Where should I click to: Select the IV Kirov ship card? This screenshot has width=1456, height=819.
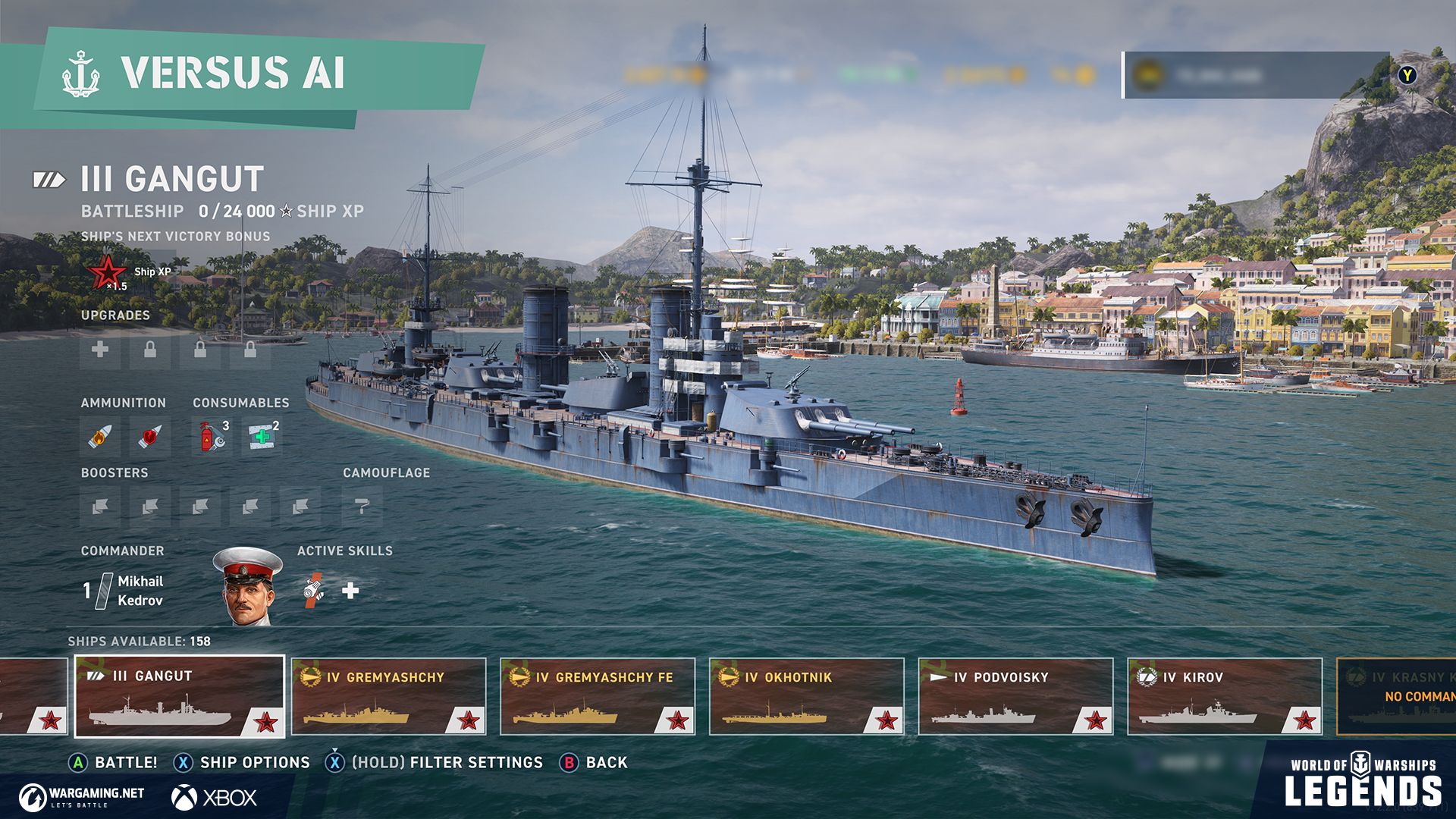pos(1225,696)
